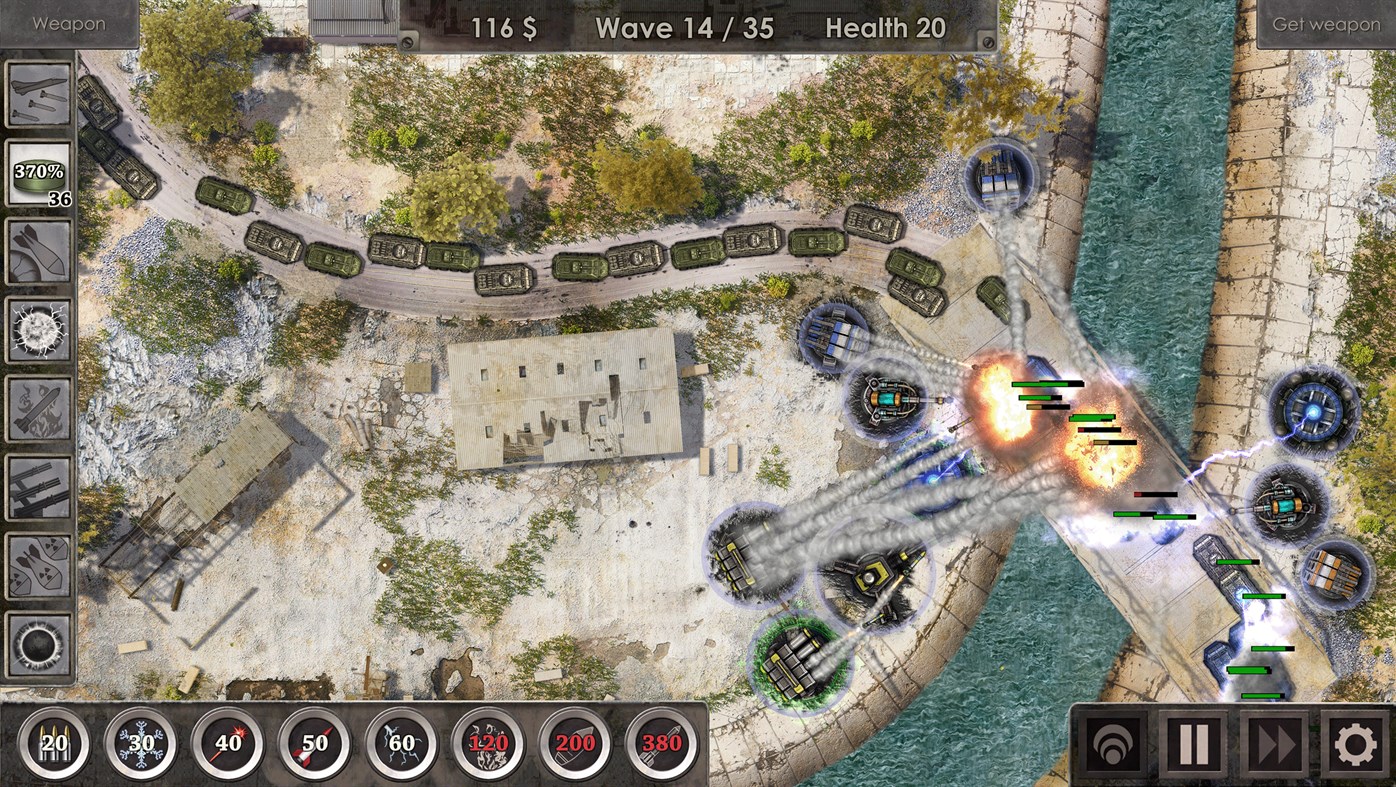Select the nuclear bombs weapon icon

(37, 568)
